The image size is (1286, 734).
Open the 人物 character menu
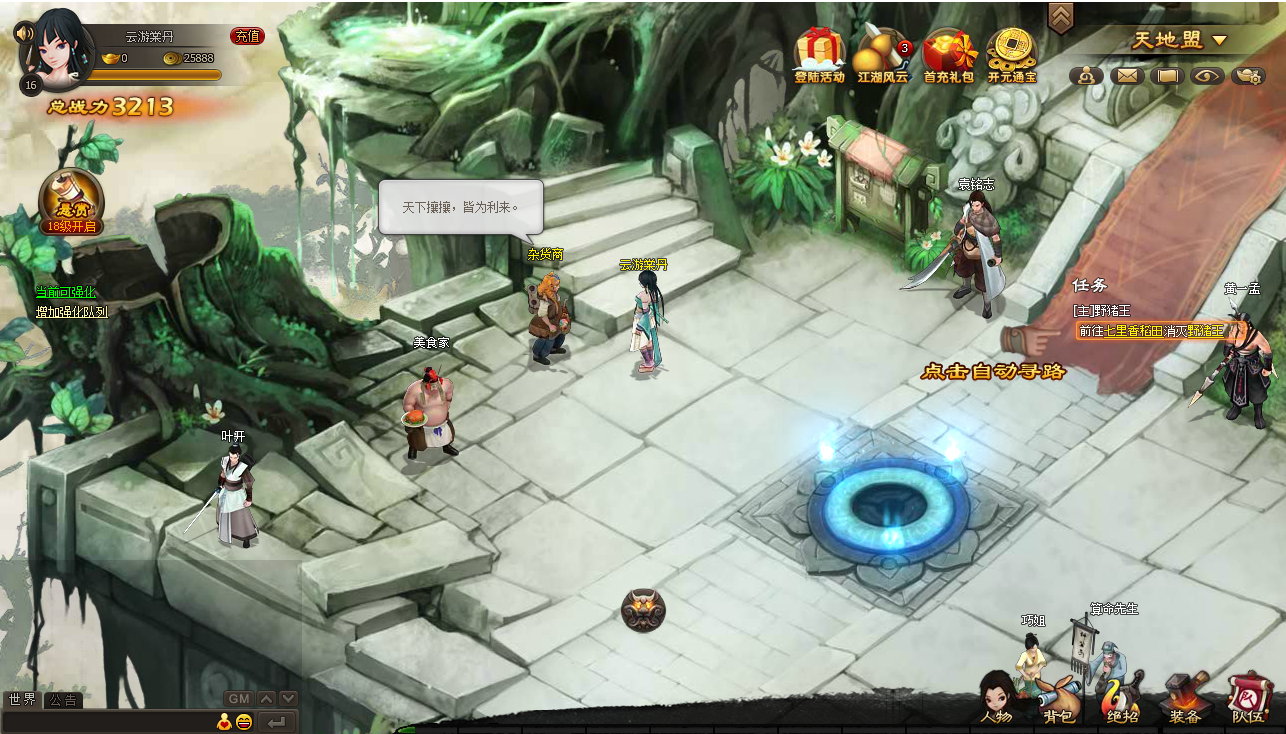pos(996,699)
